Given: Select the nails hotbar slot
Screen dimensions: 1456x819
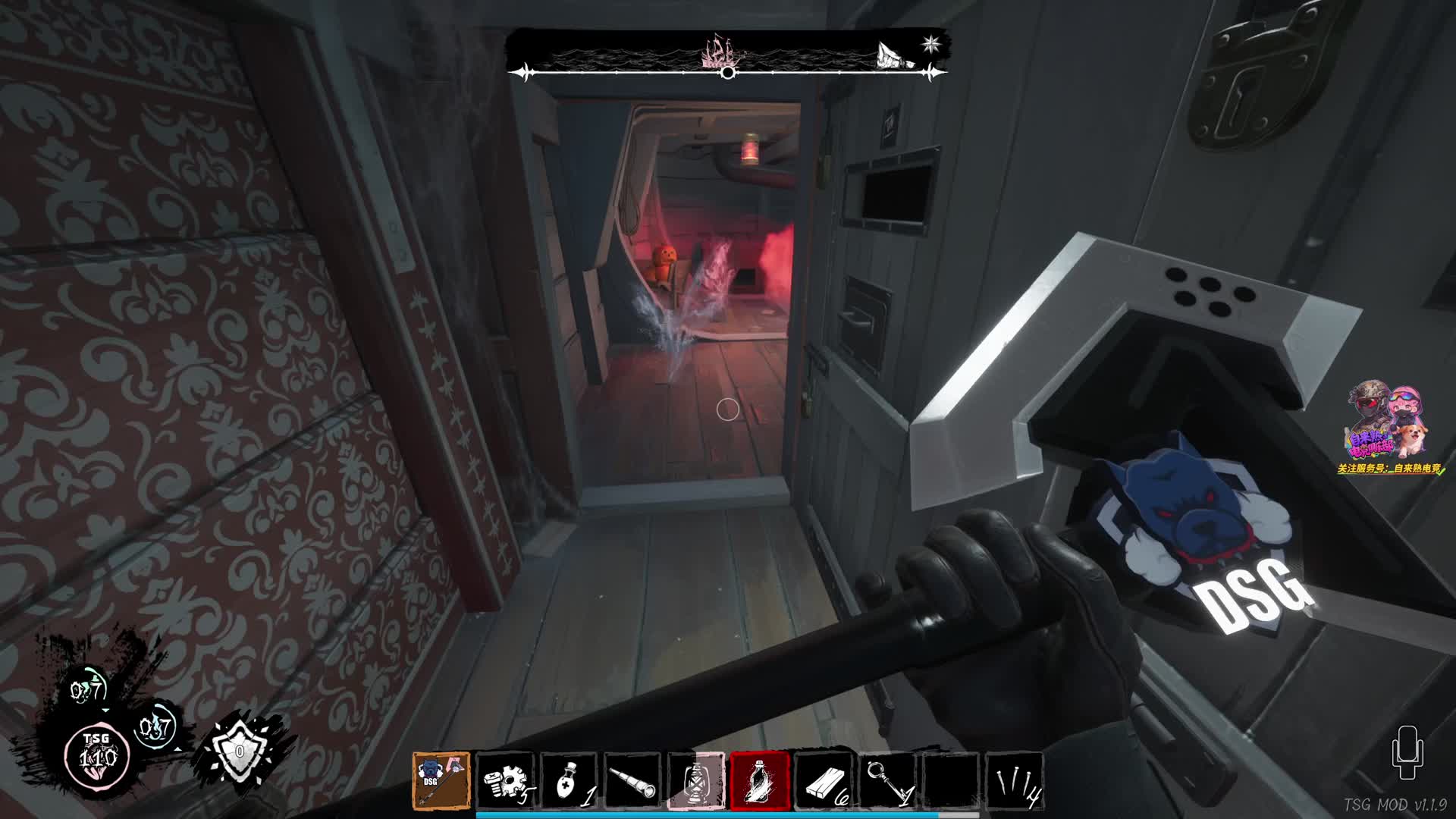Looking at the screenshot, I should [x=1015, y=781].
